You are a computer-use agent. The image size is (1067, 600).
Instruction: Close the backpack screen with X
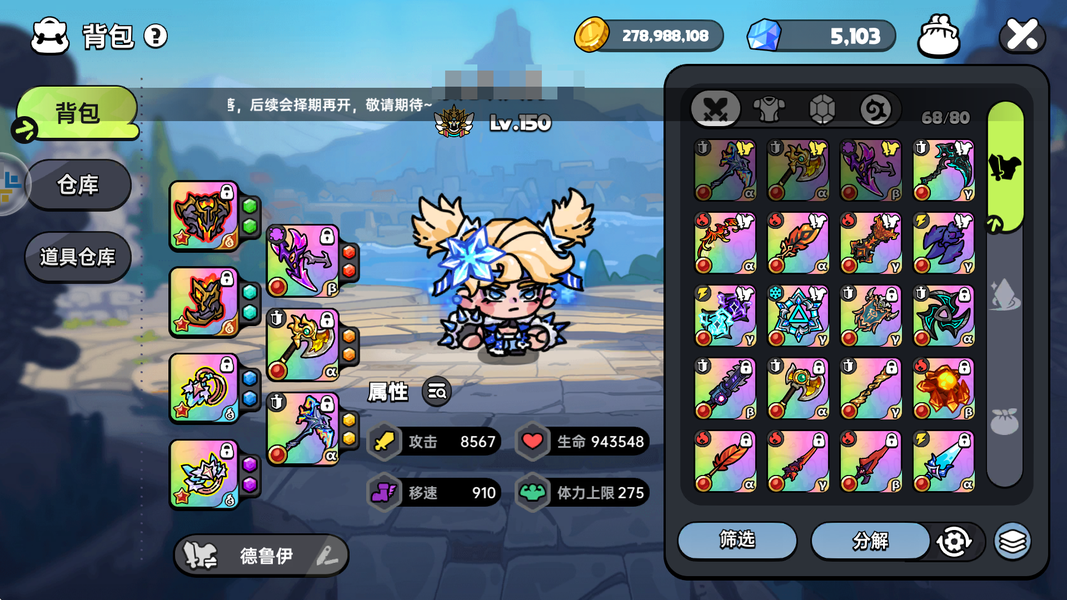pyautogui.click(x=1021, y=36)
